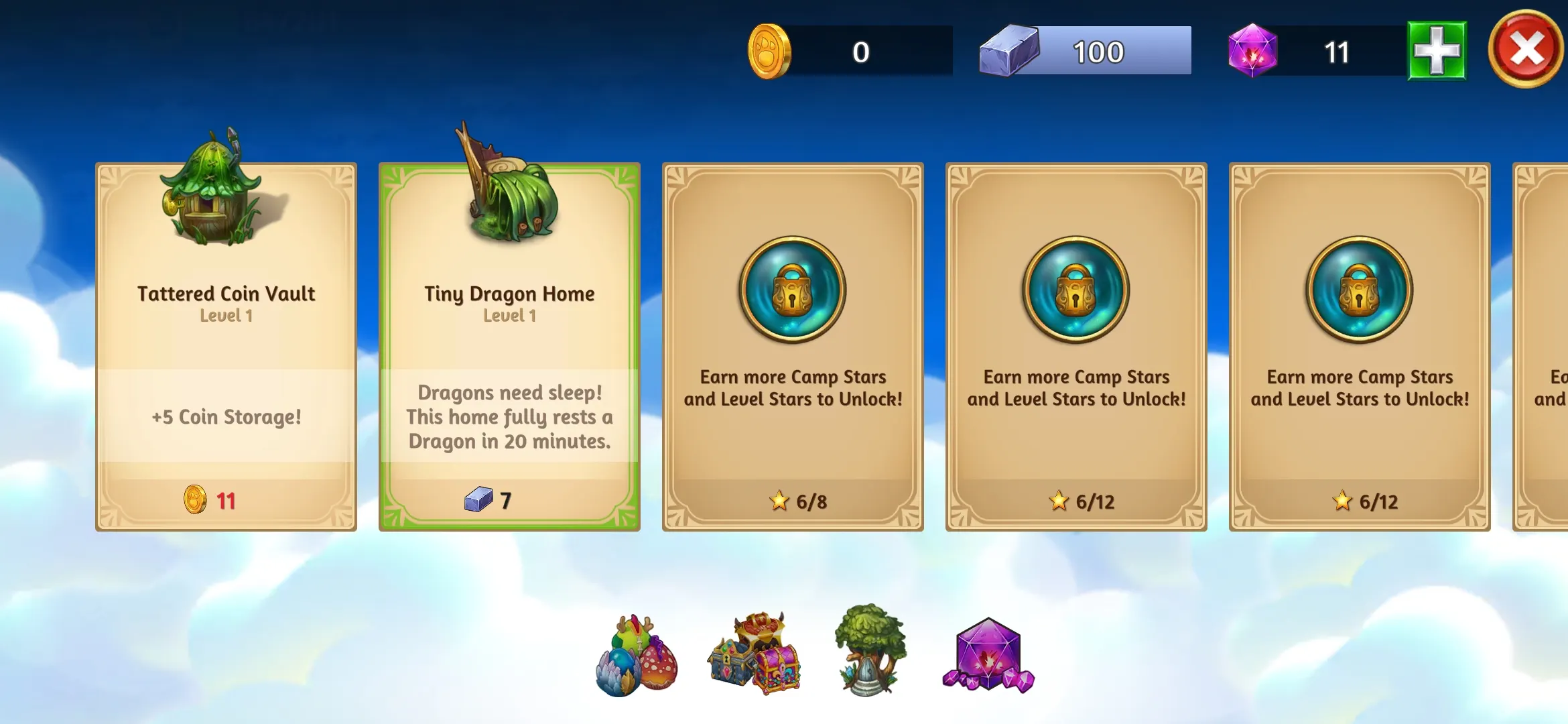Click the gold coin currency icon

769,52
